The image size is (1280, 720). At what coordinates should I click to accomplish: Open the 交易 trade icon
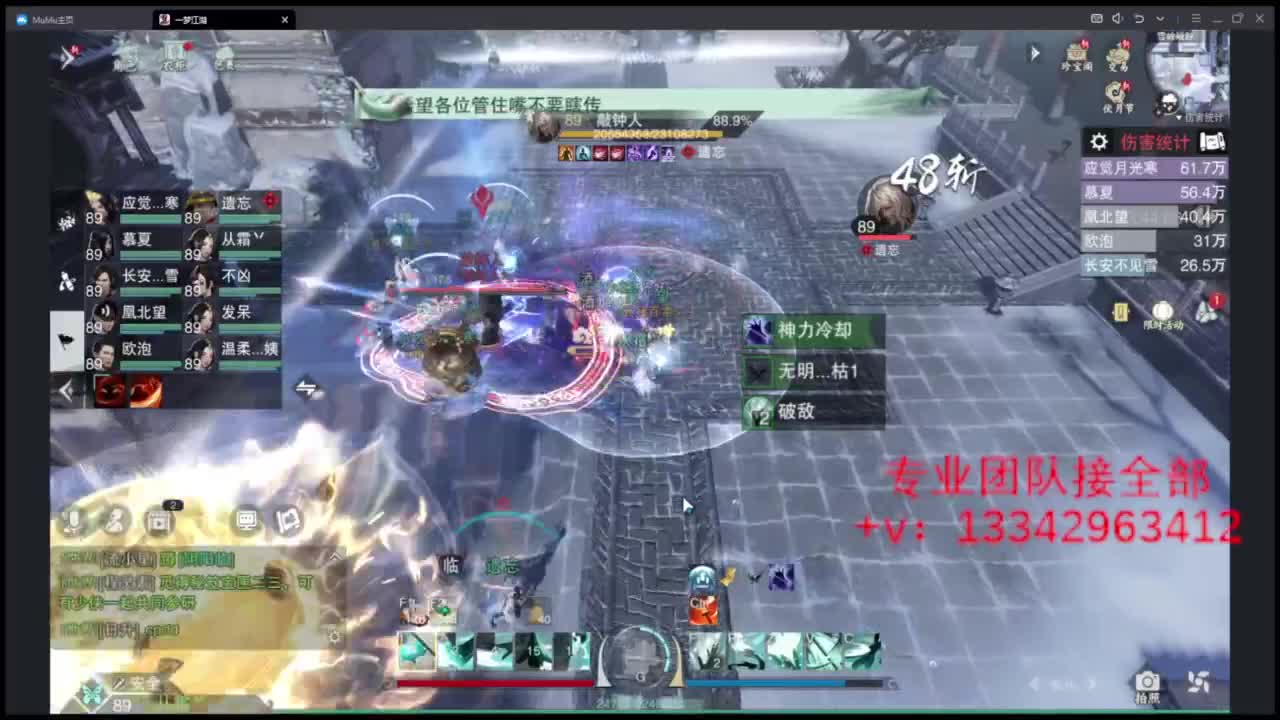tap(1117, 55)
